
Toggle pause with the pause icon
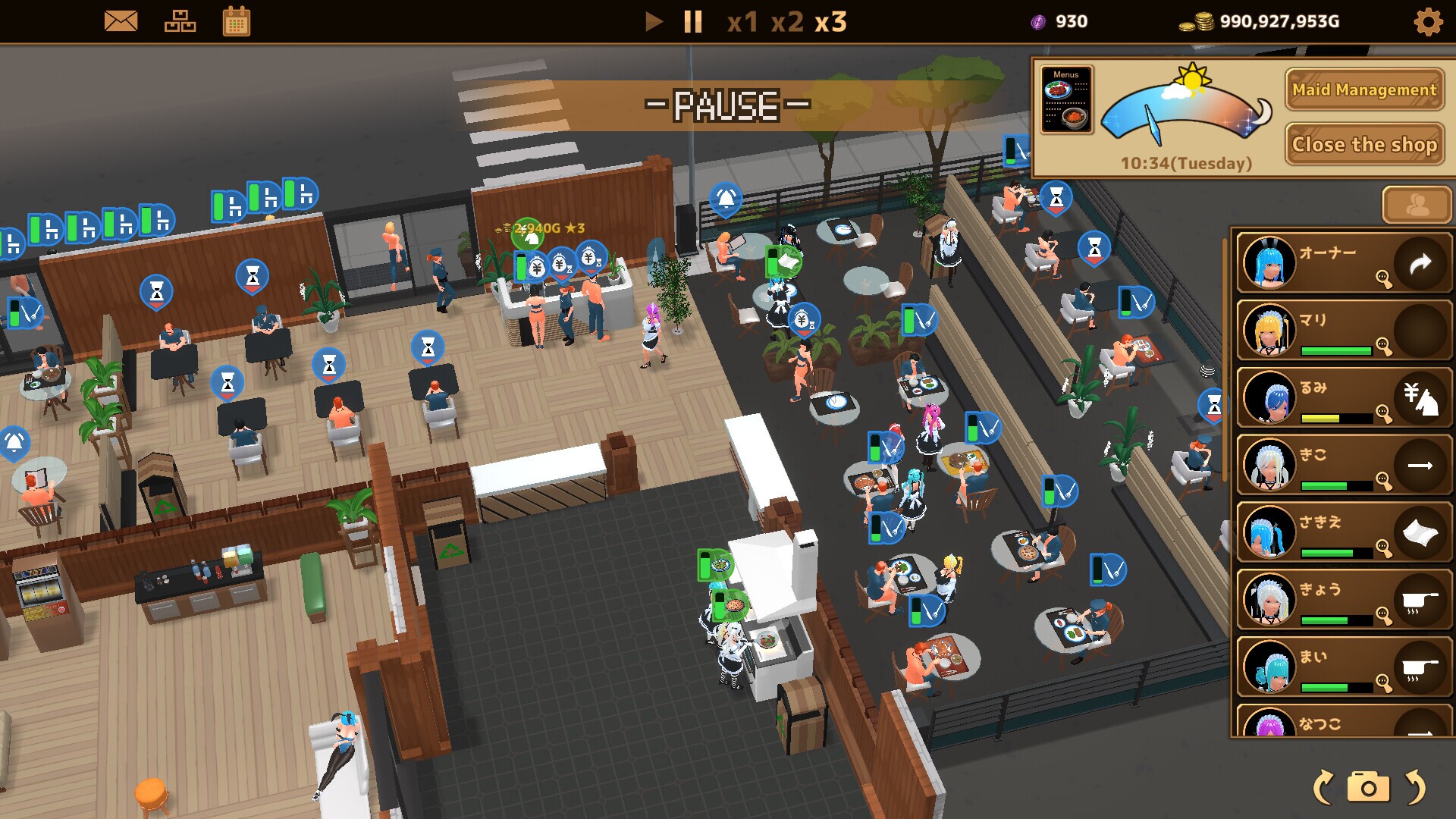click(691, 22)
